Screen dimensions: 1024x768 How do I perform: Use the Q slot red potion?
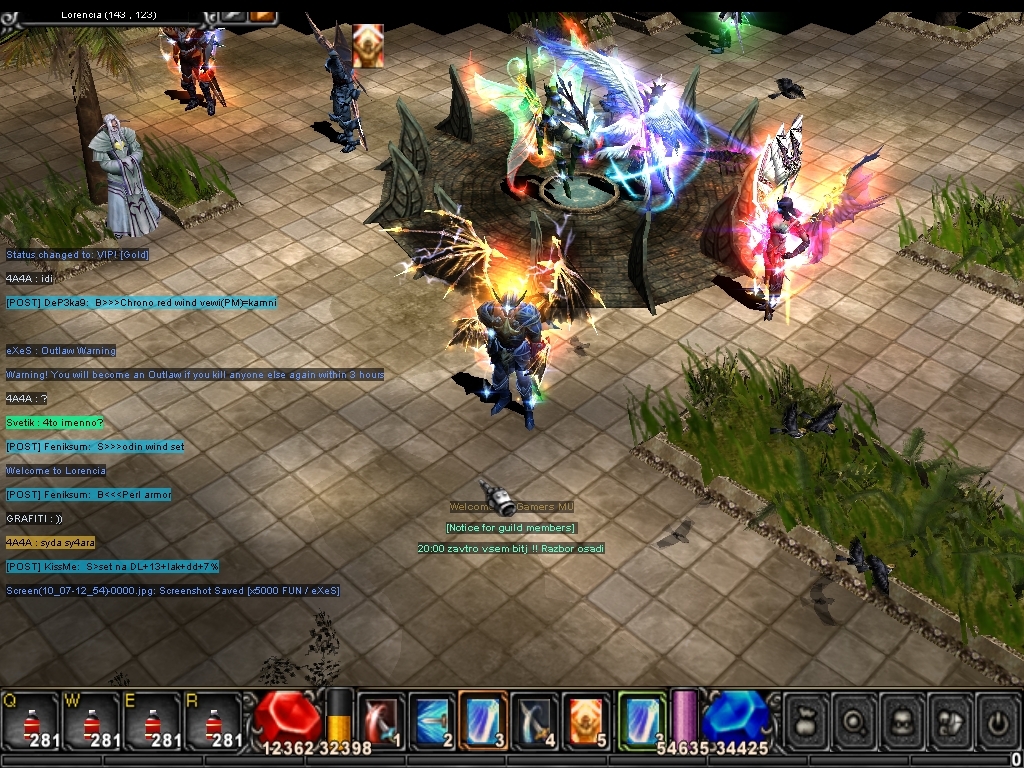(x=31, y=719)
